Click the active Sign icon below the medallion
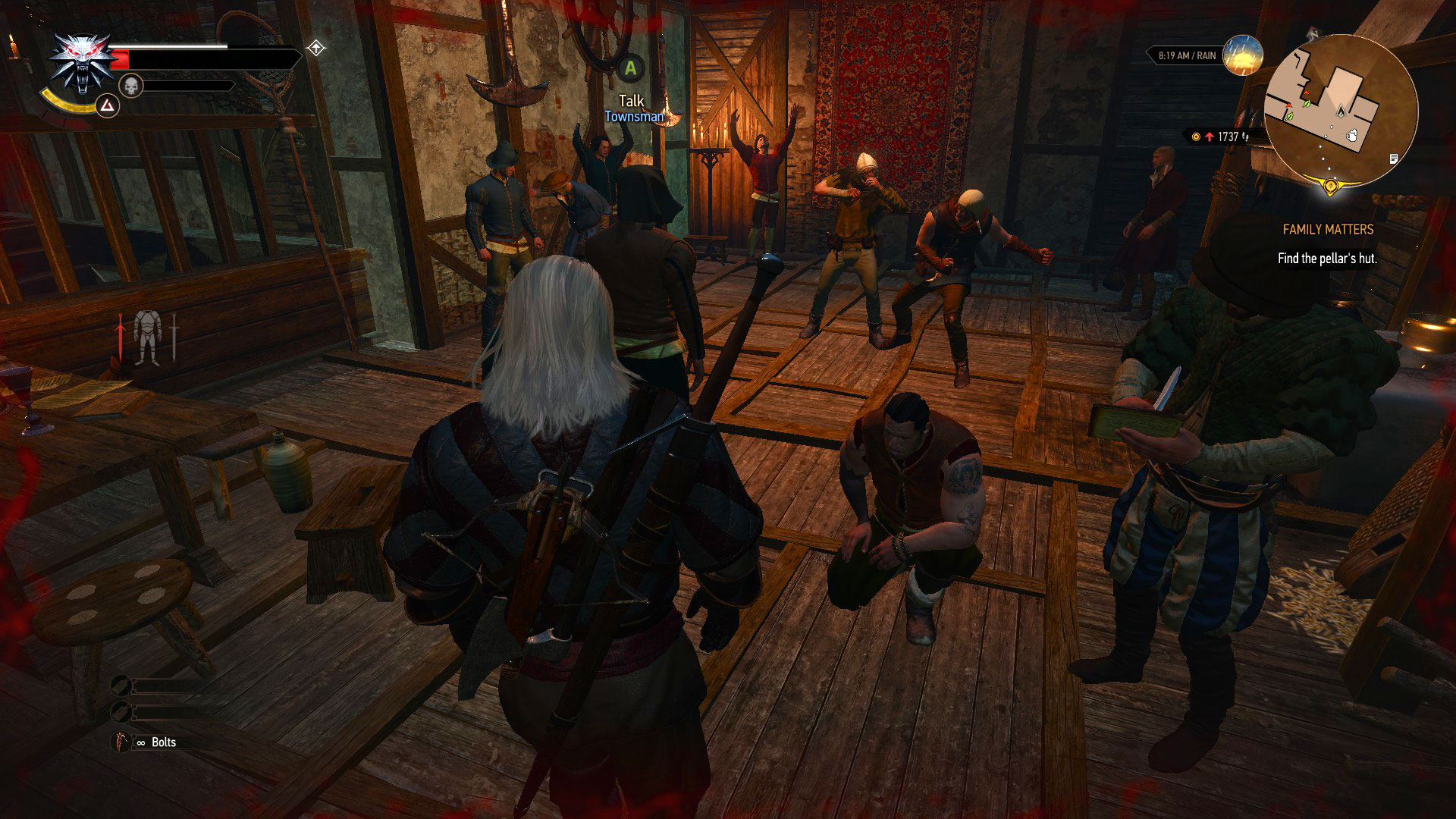The height and width of the screenshot is (819, 1456). point(108,106)
